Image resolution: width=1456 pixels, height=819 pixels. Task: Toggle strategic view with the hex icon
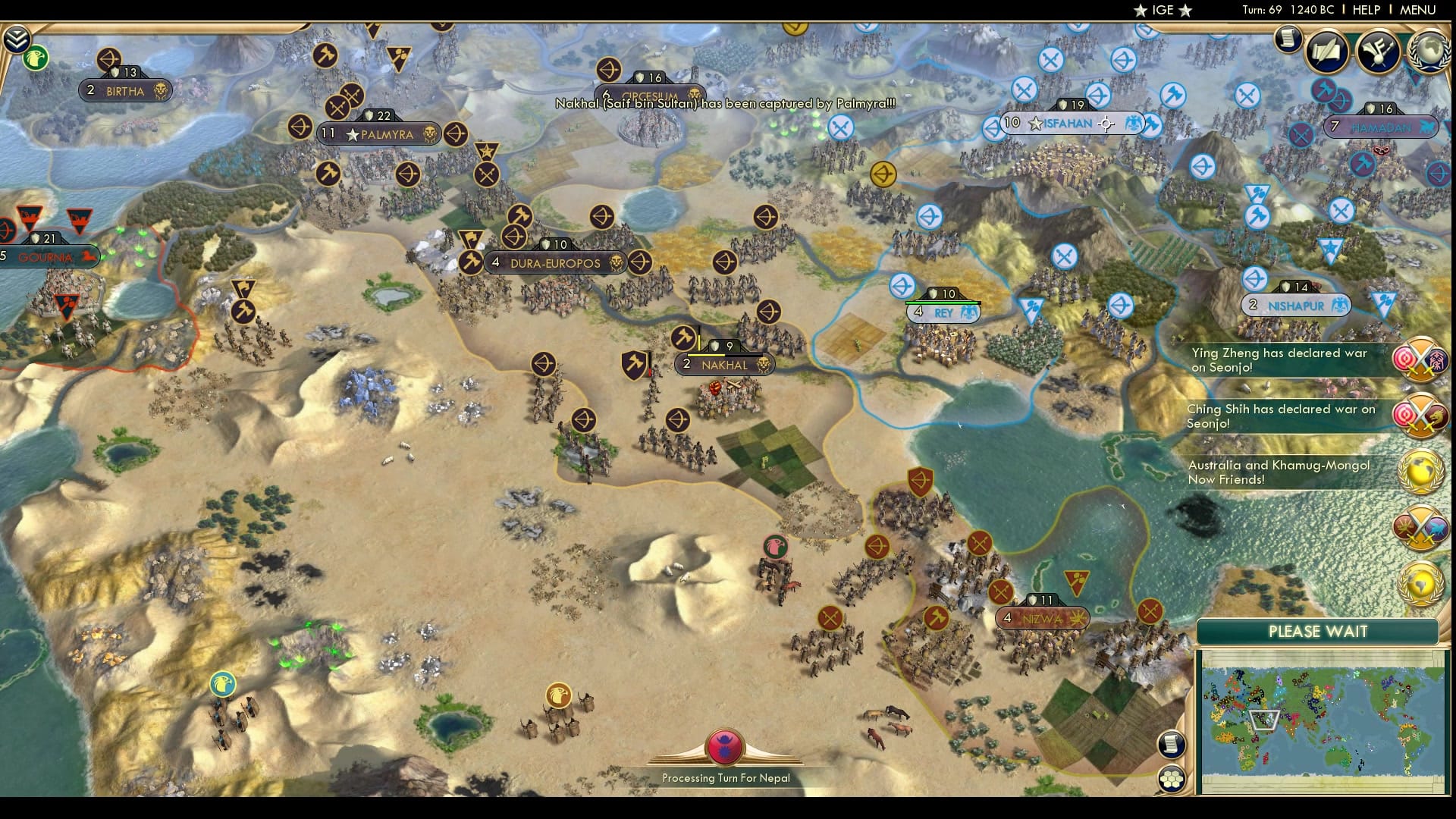pos(1172,779)
